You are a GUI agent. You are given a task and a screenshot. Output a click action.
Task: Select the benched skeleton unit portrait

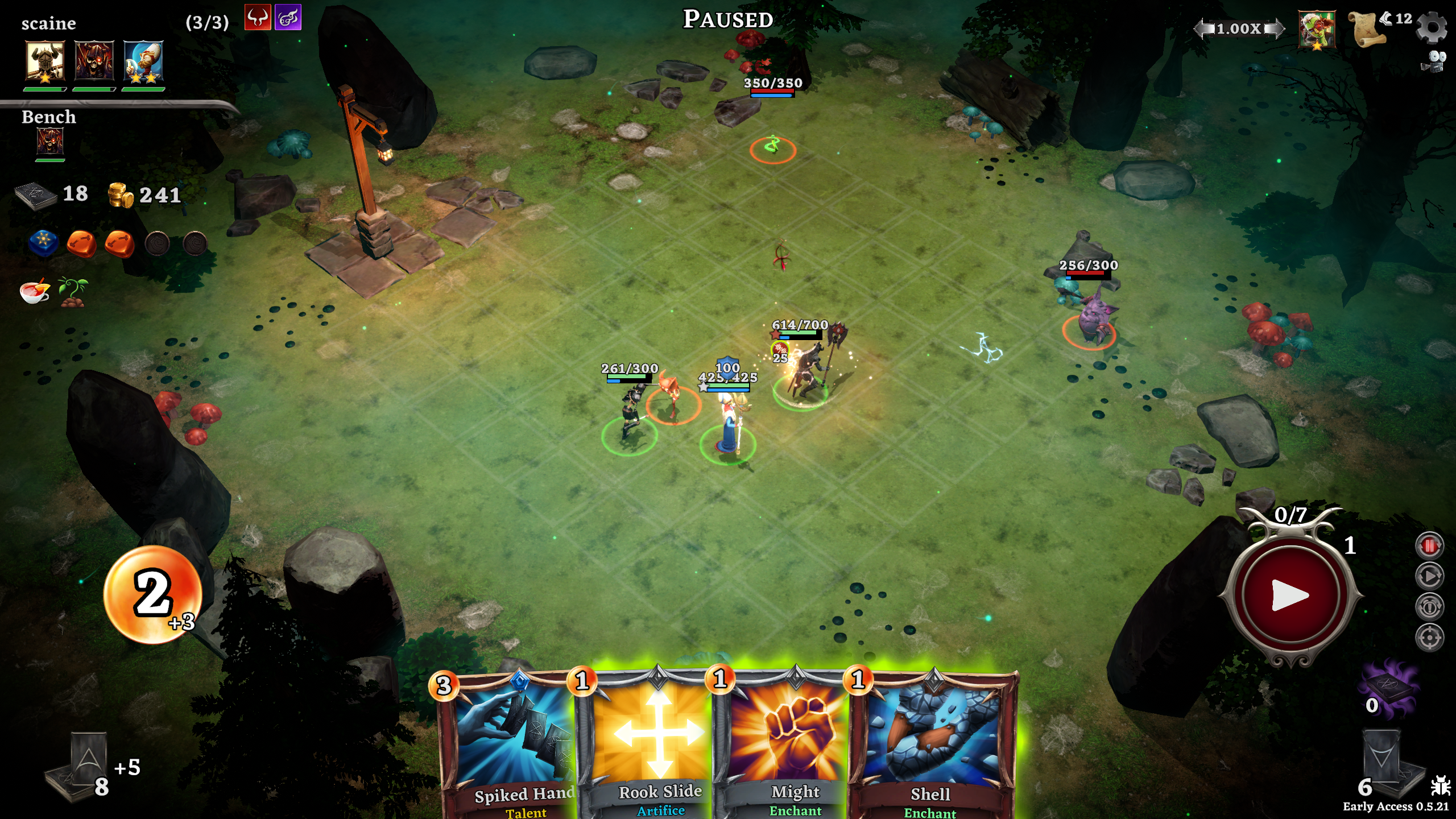[x=50, y=141]
